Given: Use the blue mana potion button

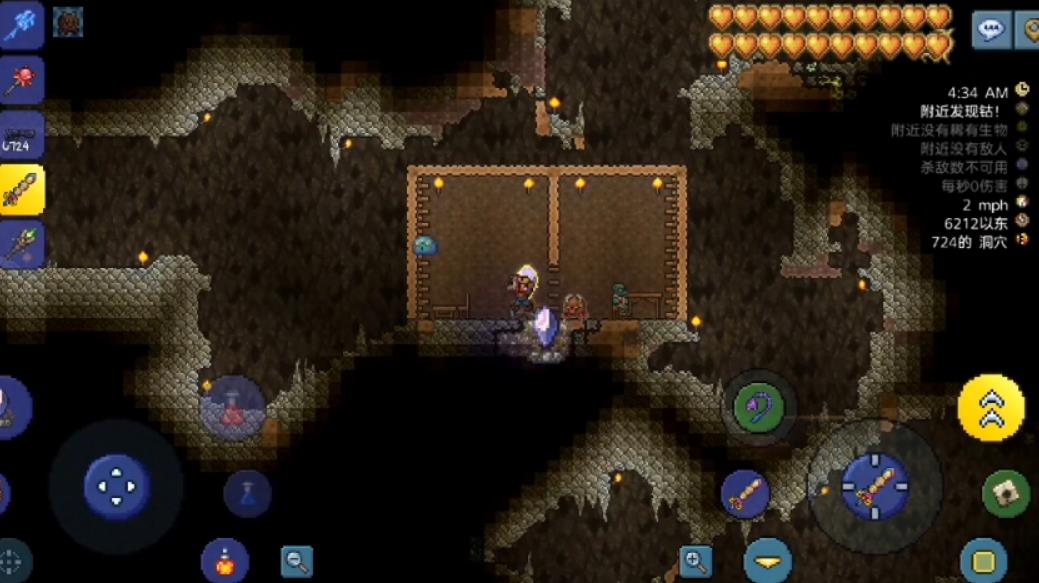Looking at the screenshot, I should 247,493.
